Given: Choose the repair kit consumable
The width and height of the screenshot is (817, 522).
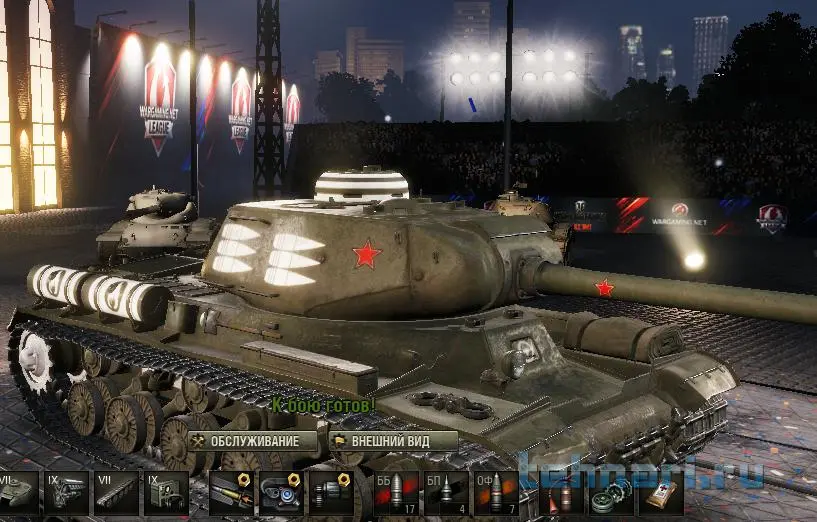Looking at the screenshot, I should click(x=610, y=494).
